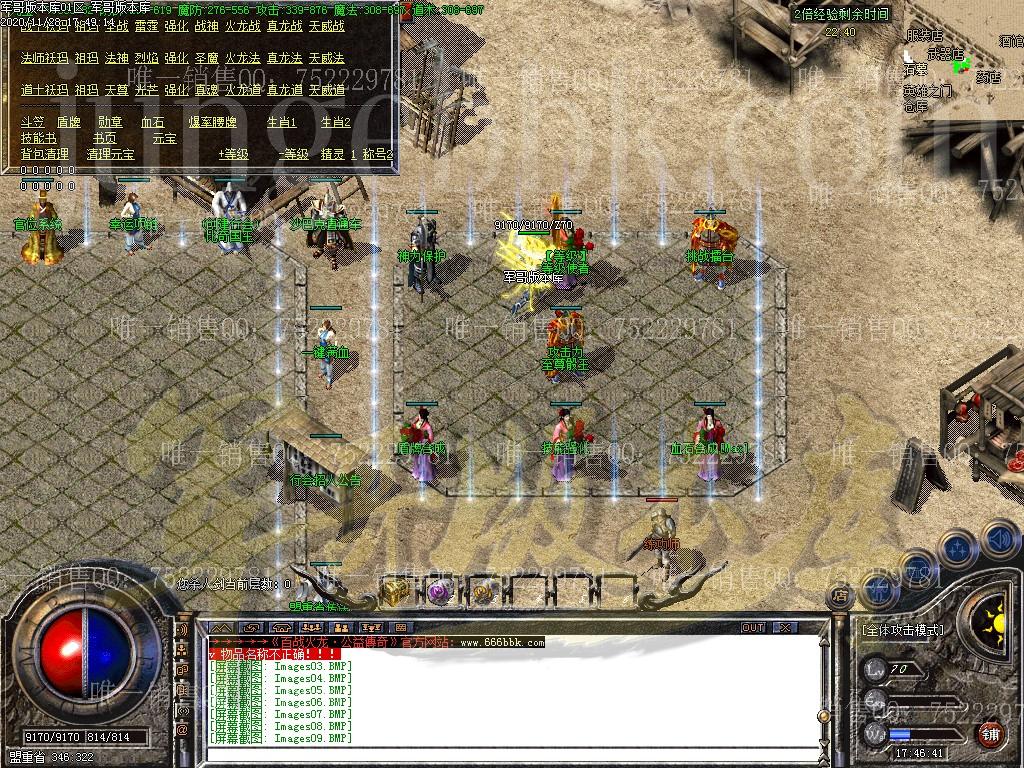Viewport: 1024px width, 768px height.
Task: Click the +等级 level up link
Action: click(234, 154)
